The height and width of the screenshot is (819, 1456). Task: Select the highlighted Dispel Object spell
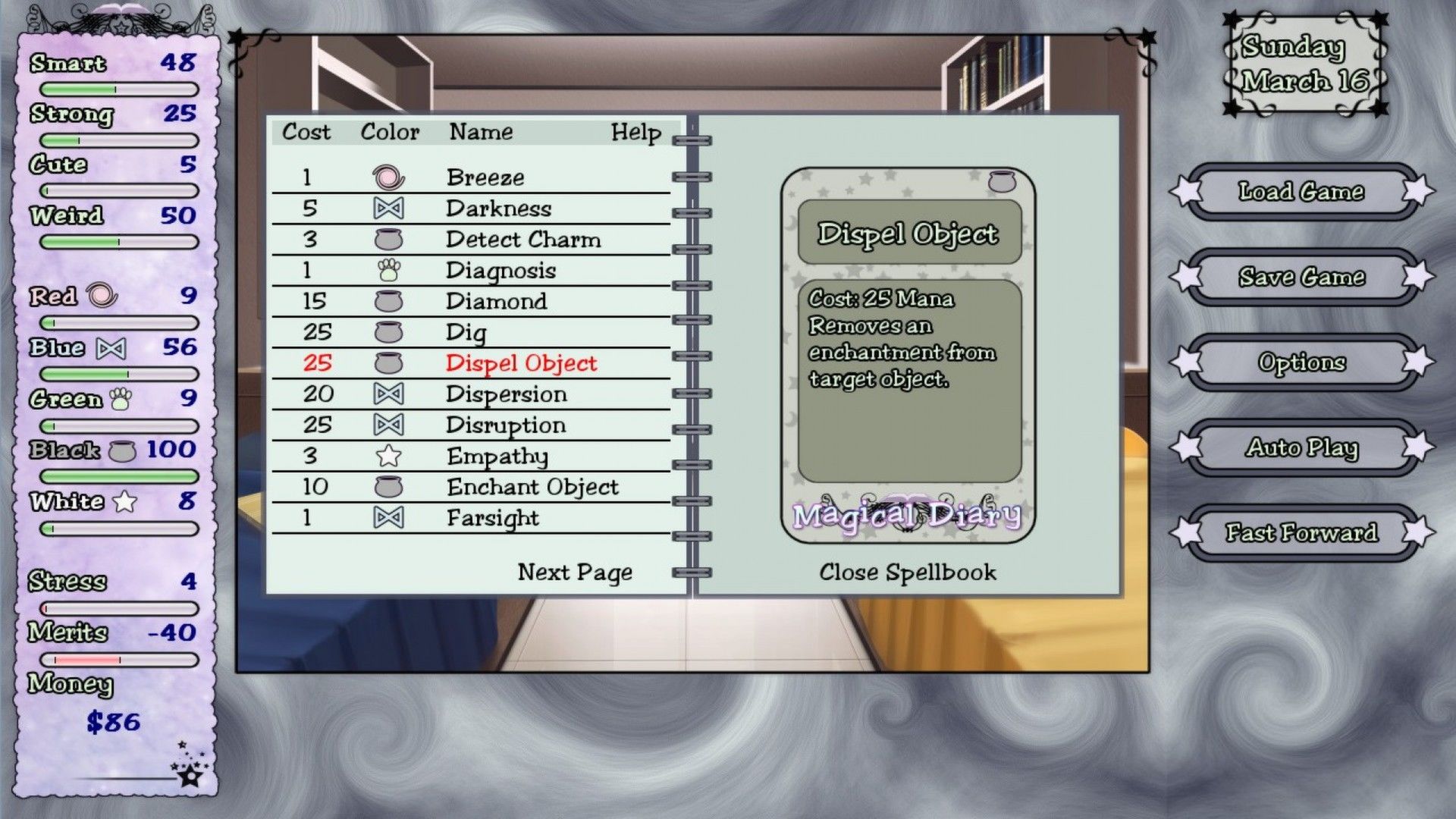(x=521, y=363)
